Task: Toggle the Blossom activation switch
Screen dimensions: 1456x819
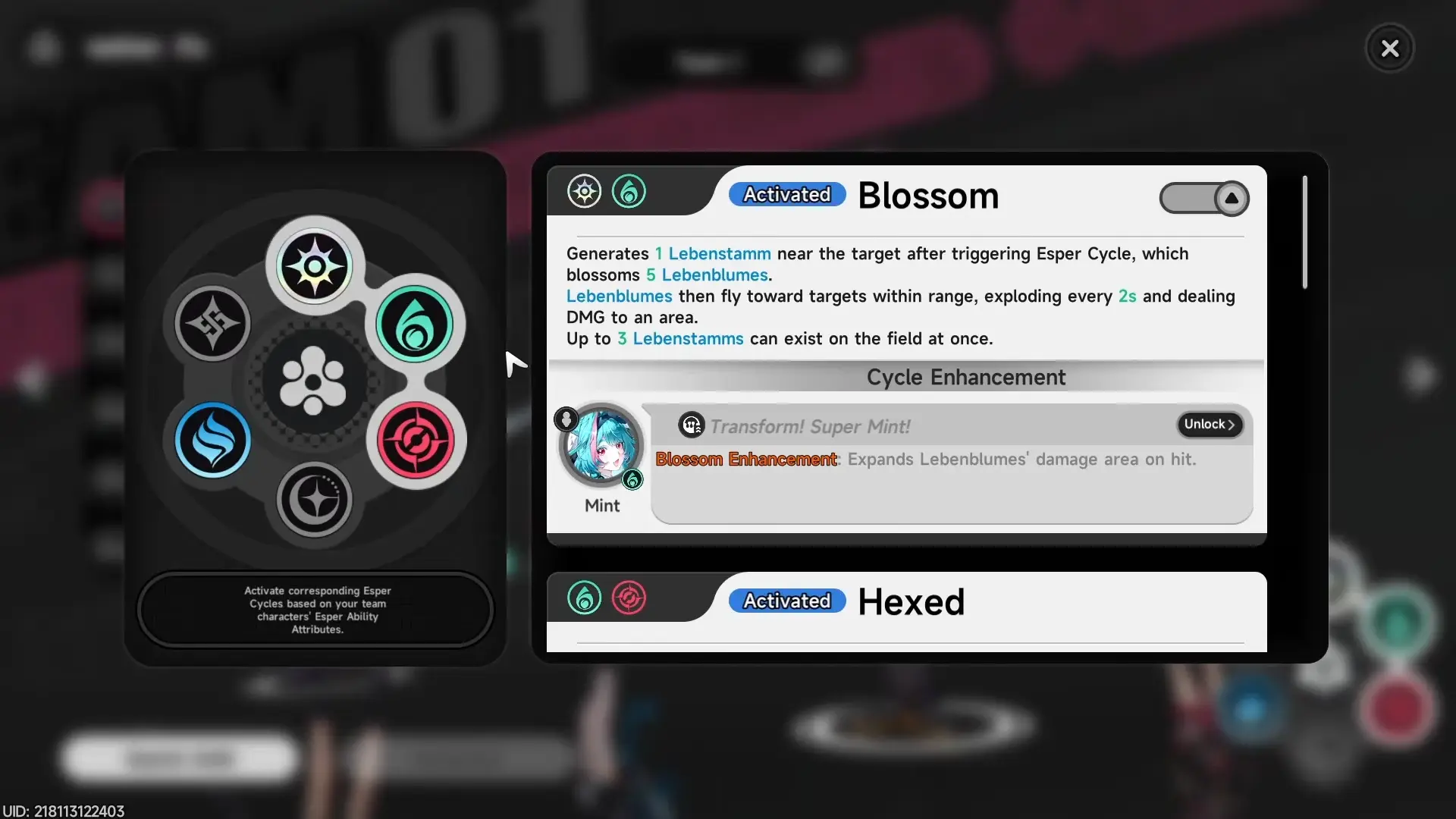Action: (x=1204, y=199)
